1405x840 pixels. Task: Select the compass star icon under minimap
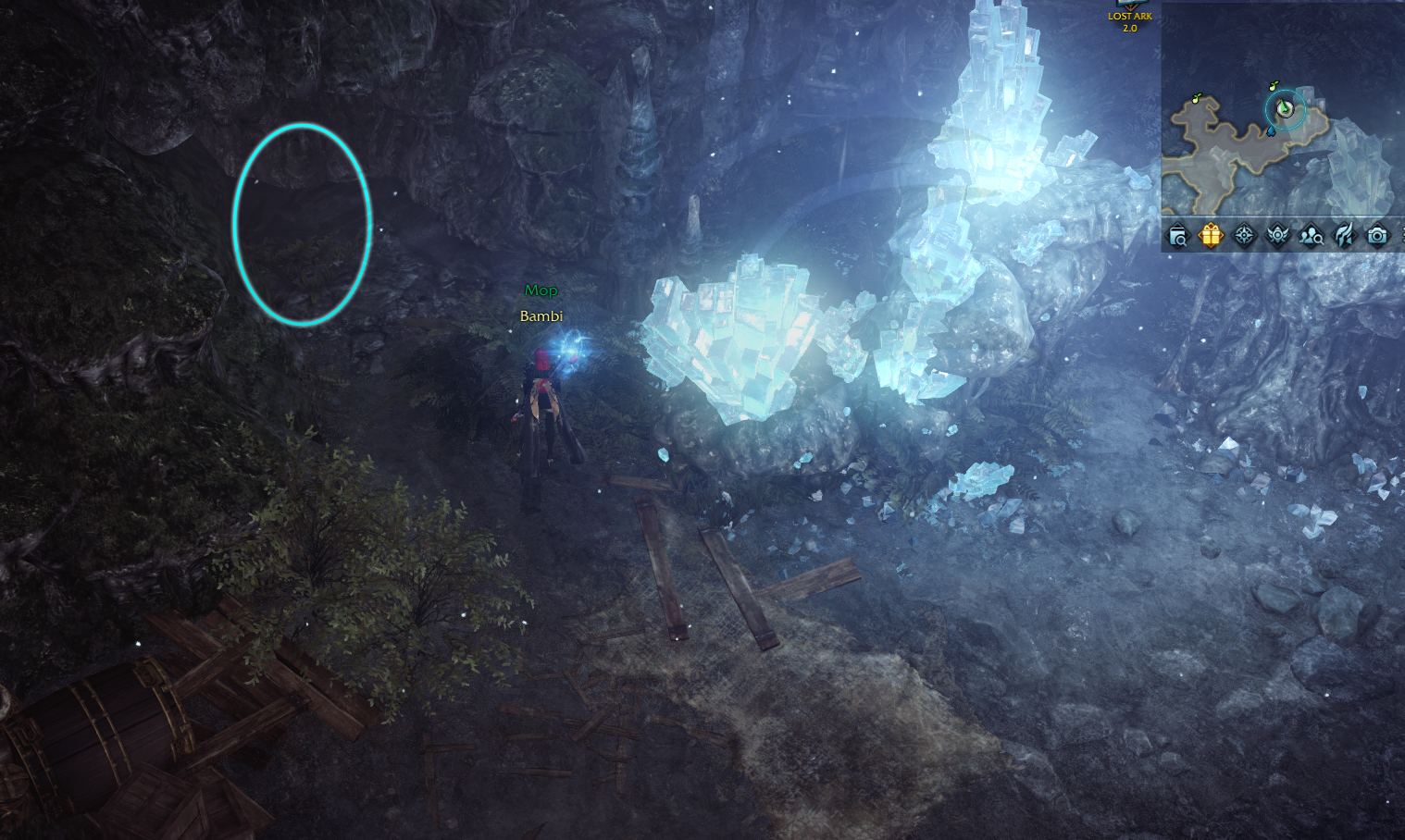1244,236
